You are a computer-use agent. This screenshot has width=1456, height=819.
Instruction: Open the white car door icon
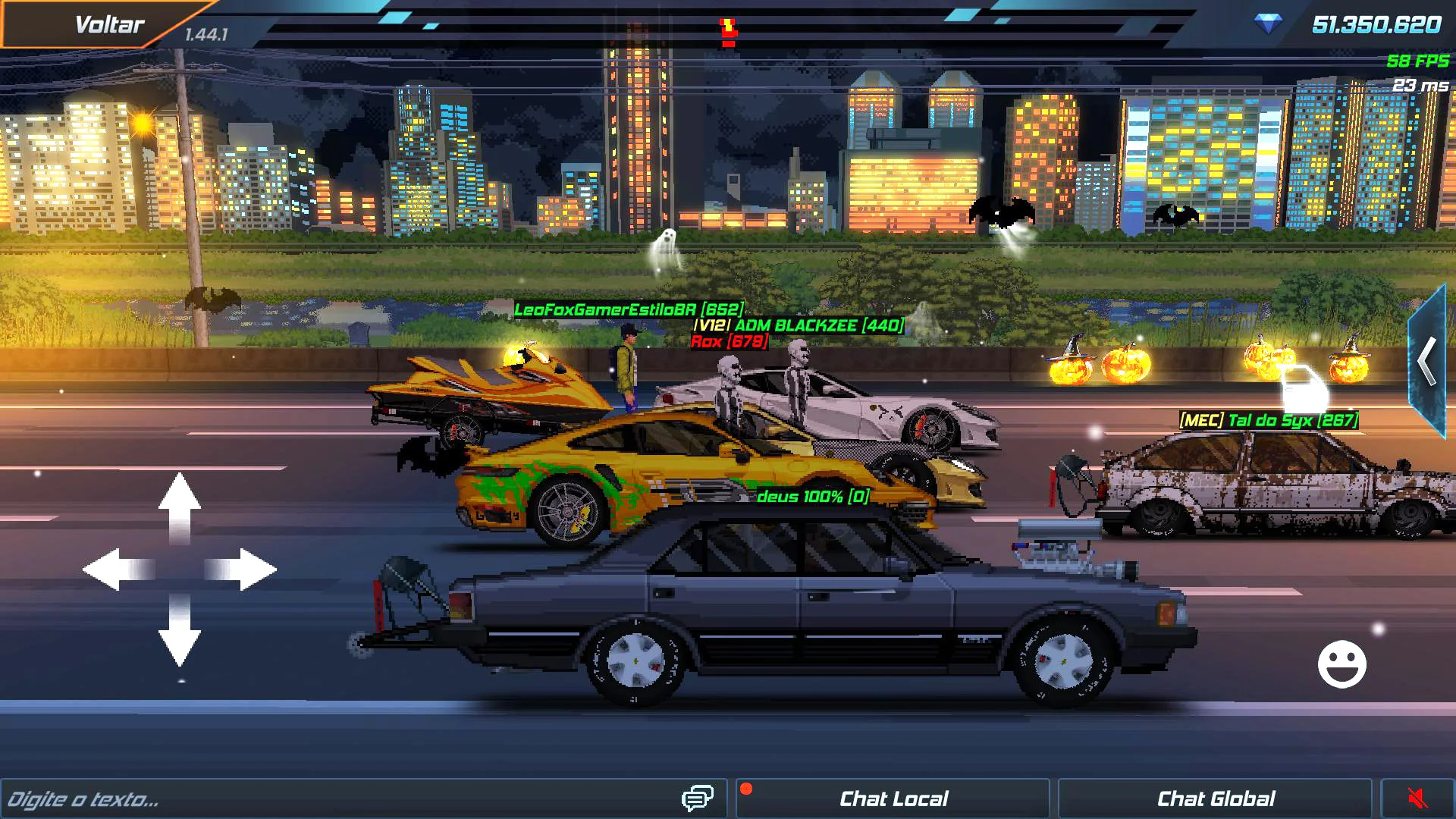point(1304,390)
